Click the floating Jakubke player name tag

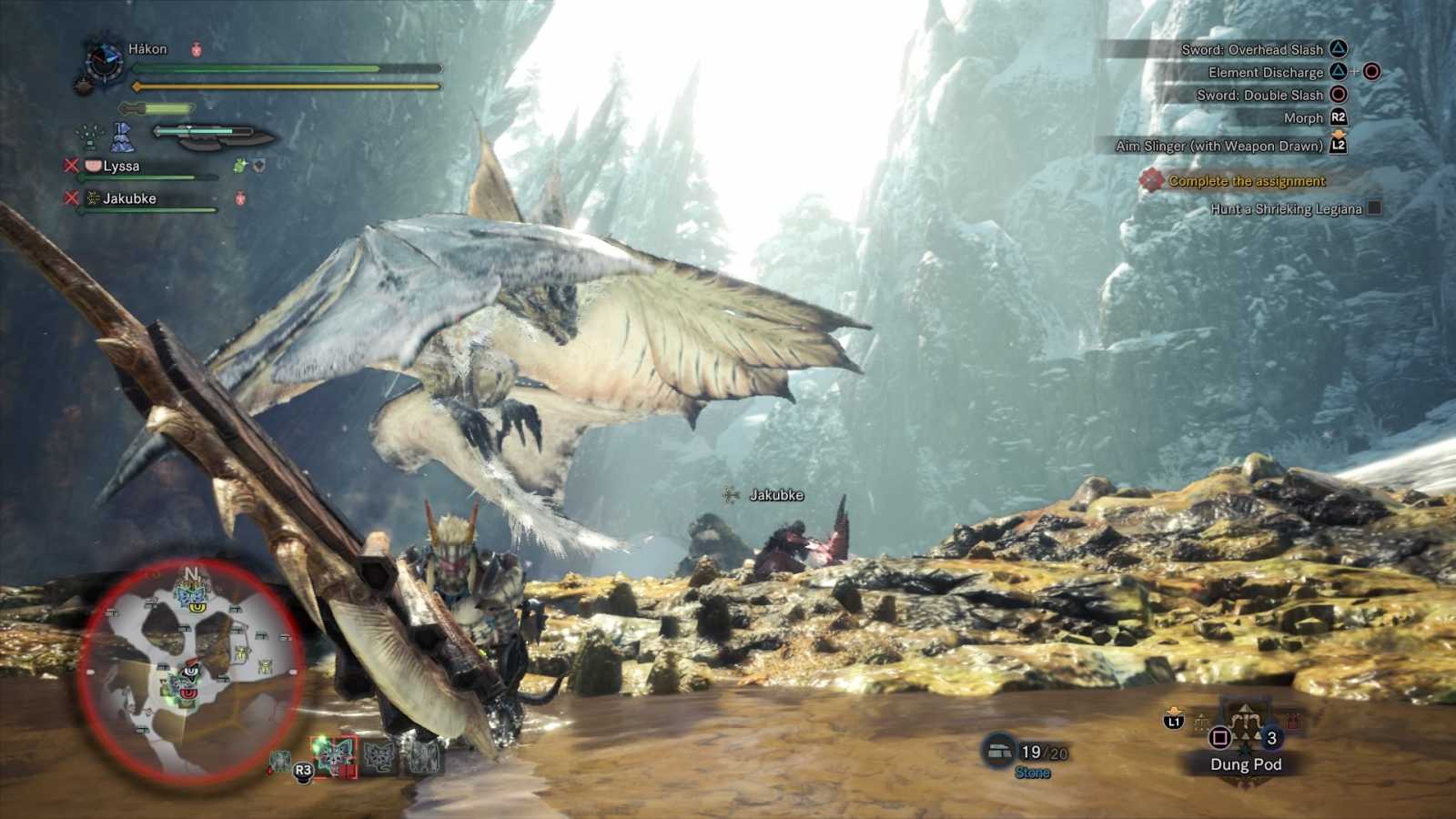tap(775, 495)
